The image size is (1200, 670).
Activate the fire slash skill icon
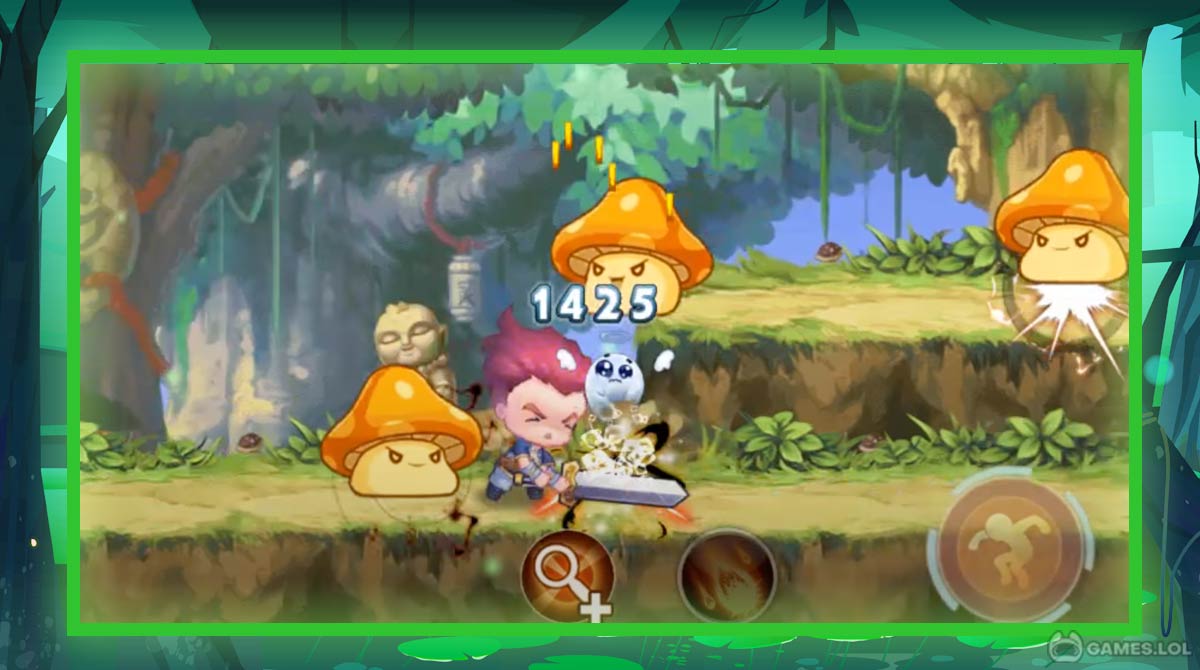[x=726, y=575]
